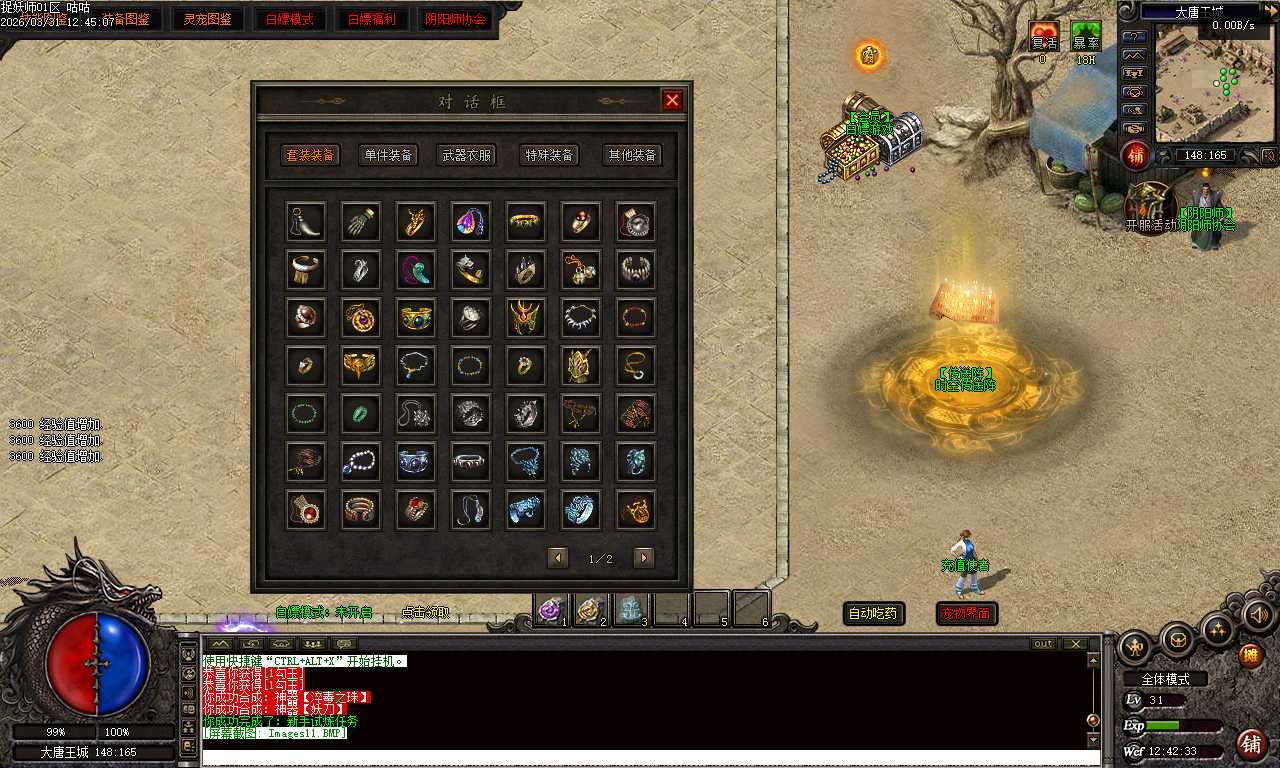The image size is (1280, 768).
Task: Click 点击领取 to claim the reward
Action: point(425,612)
